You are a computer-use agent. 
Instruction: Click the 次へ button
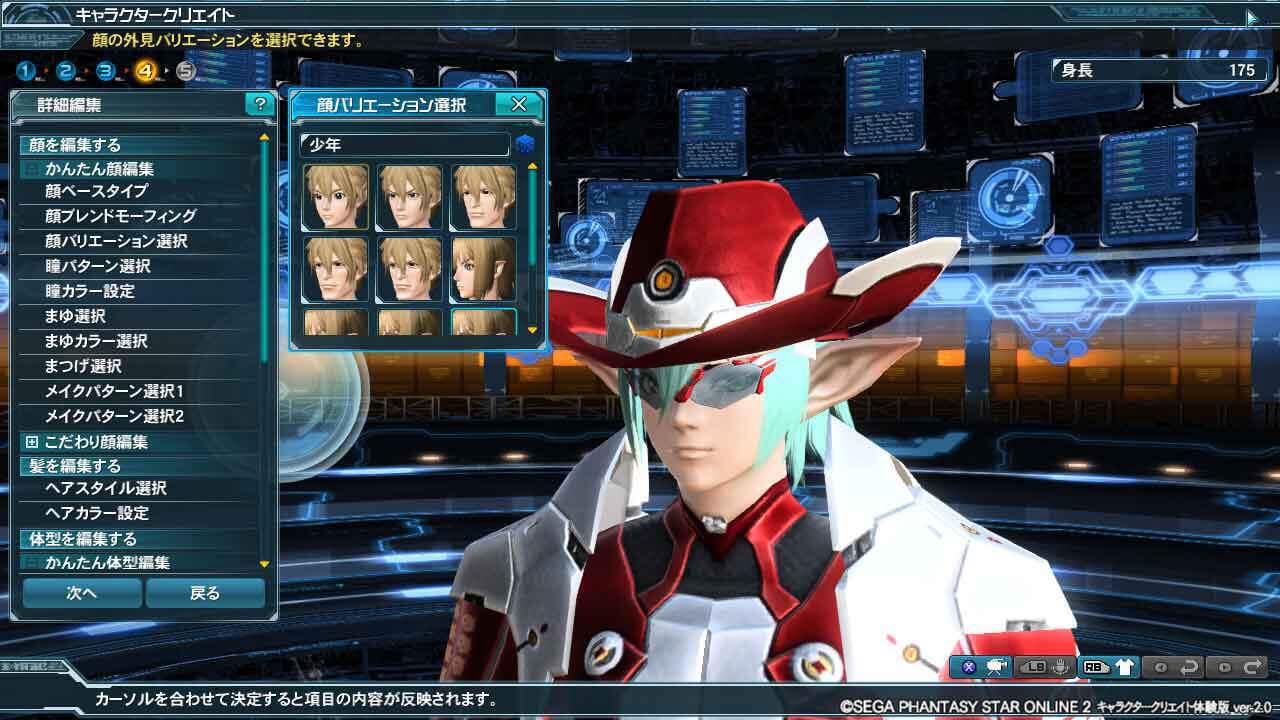point(82,593)
